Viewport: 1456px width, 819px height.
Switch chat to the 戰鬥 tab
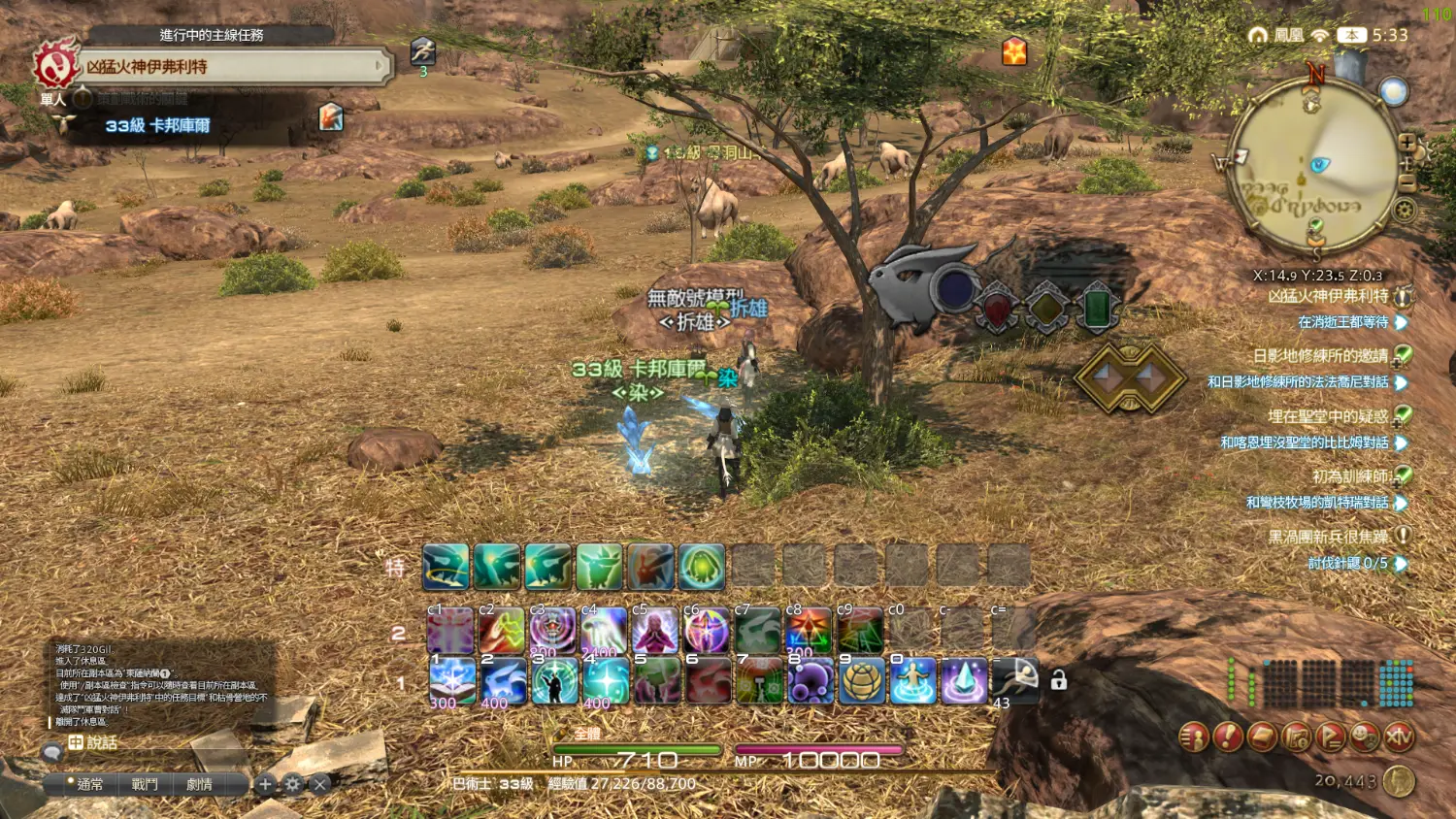(145, 784)
